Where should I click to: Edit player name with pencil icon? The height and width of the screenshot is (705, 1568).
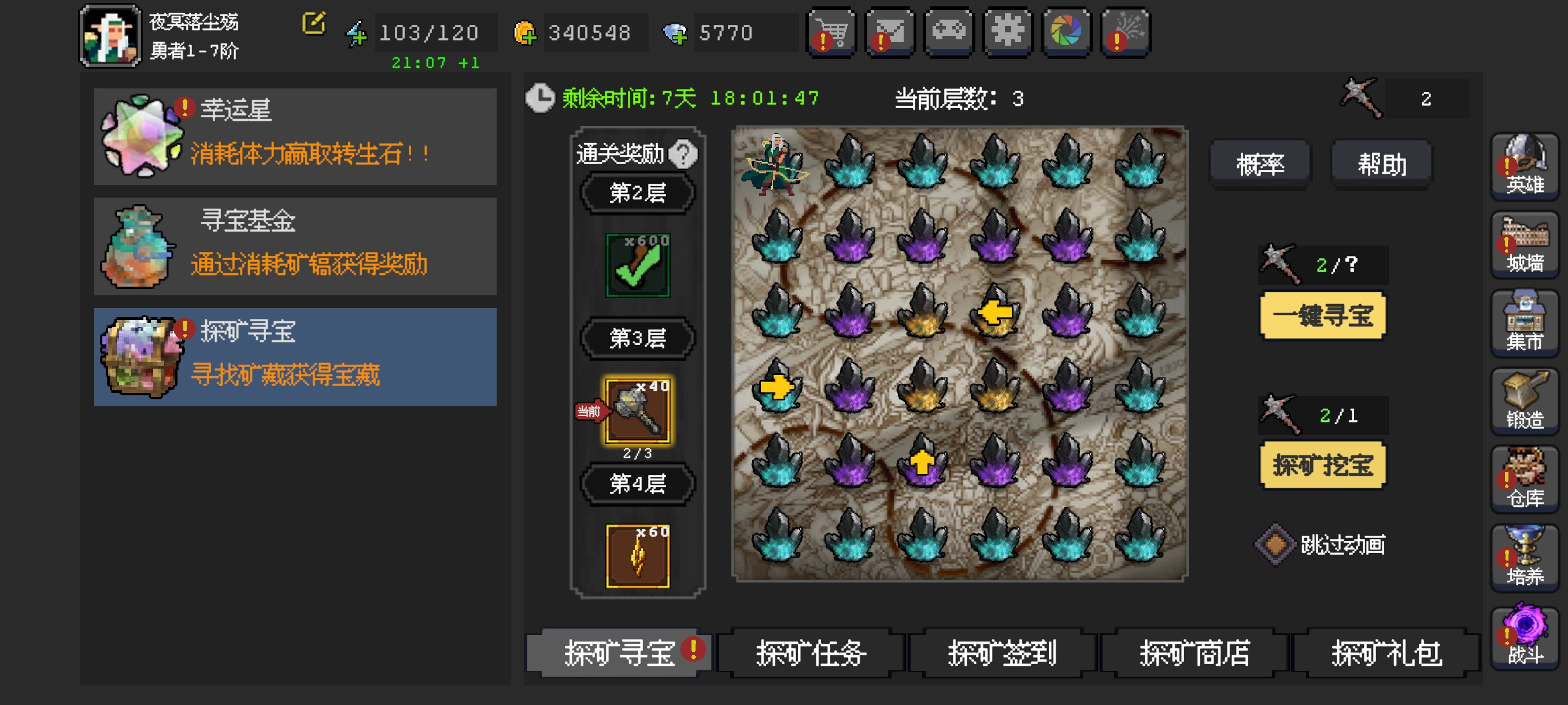click(314, 24)
